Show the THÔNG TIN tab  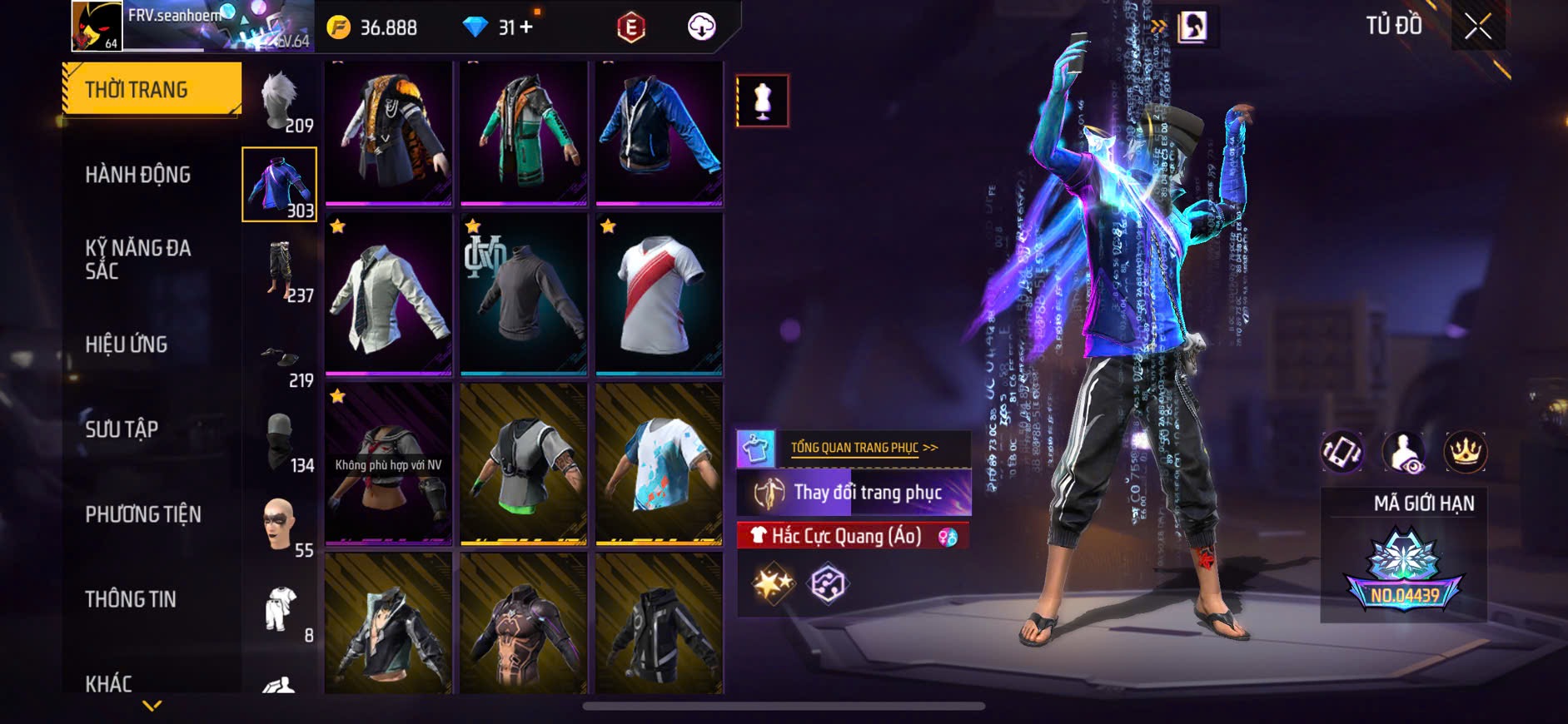[131, 599]
